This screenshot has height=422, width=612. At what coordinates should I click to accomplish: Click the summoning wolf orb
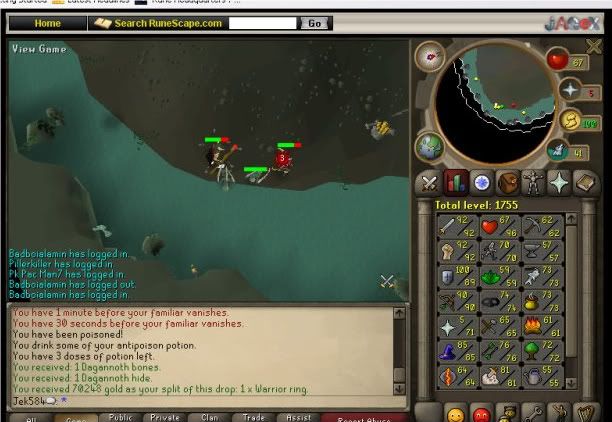point(557,151)
